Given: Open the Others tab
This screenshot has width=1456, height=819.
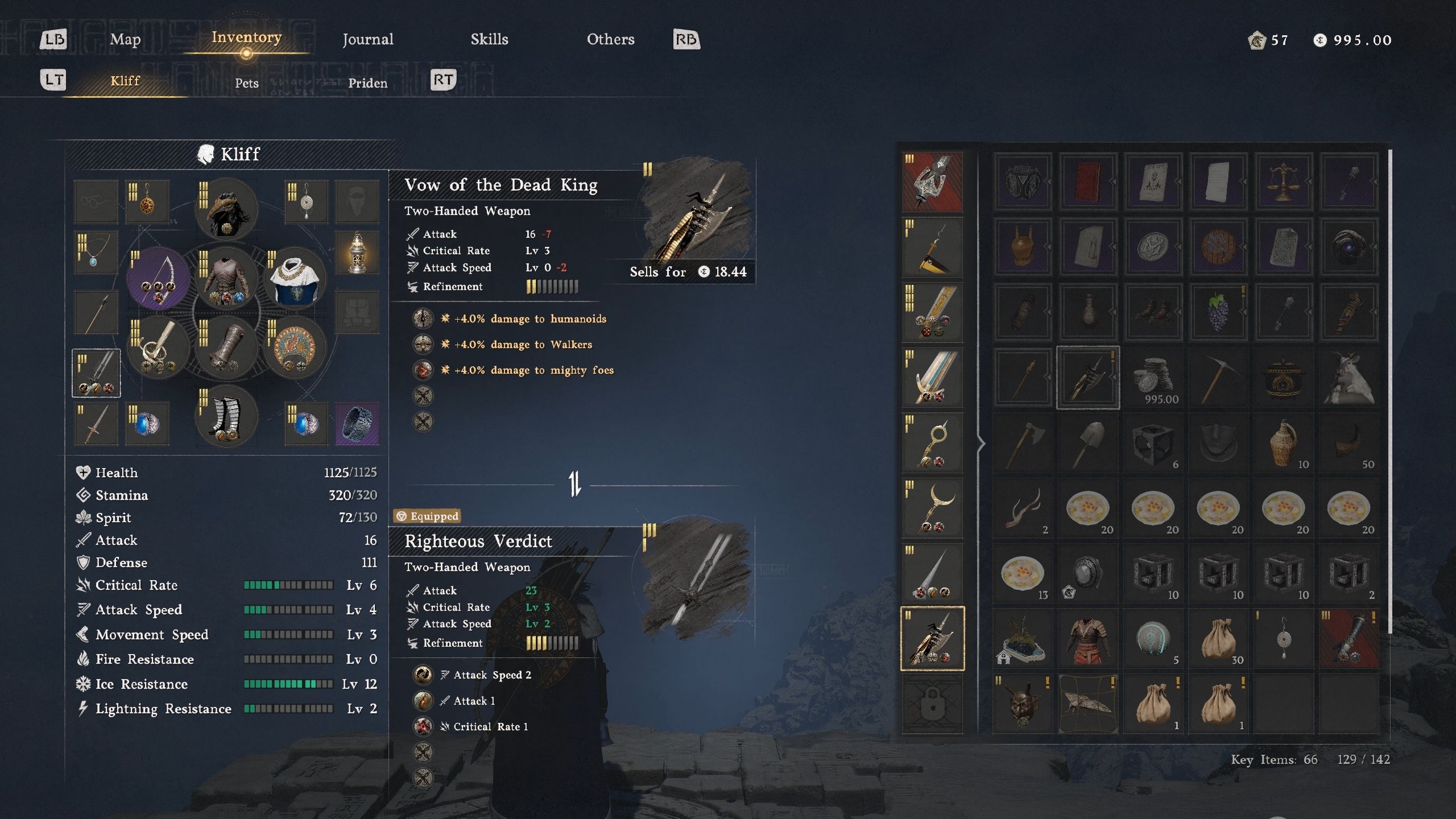Looking at the screenshot, I should coord(610,39).
